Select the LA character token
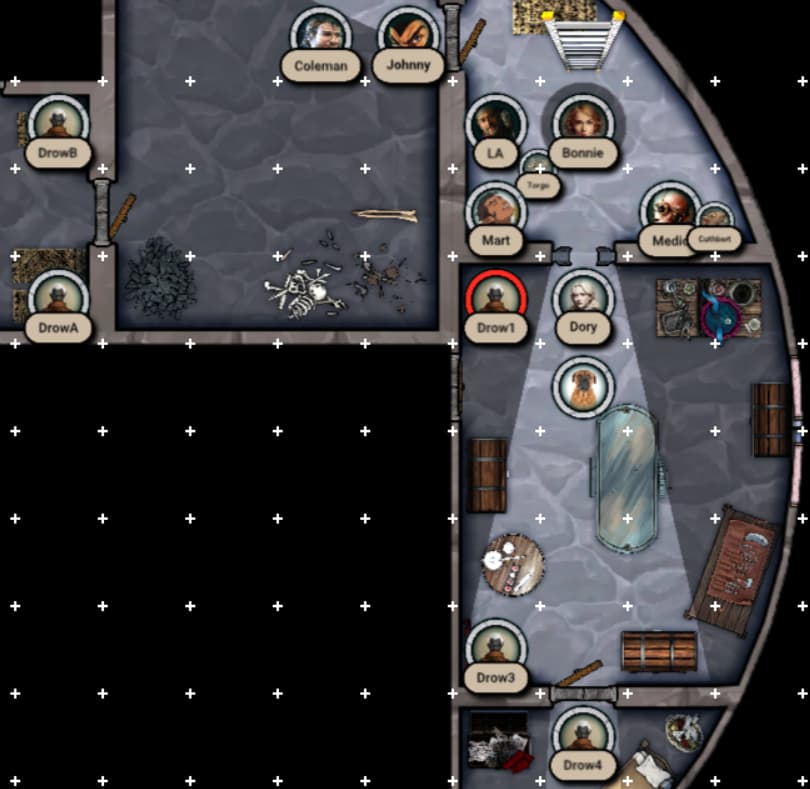Screen dimensions: 810x789 pos(496,123)
